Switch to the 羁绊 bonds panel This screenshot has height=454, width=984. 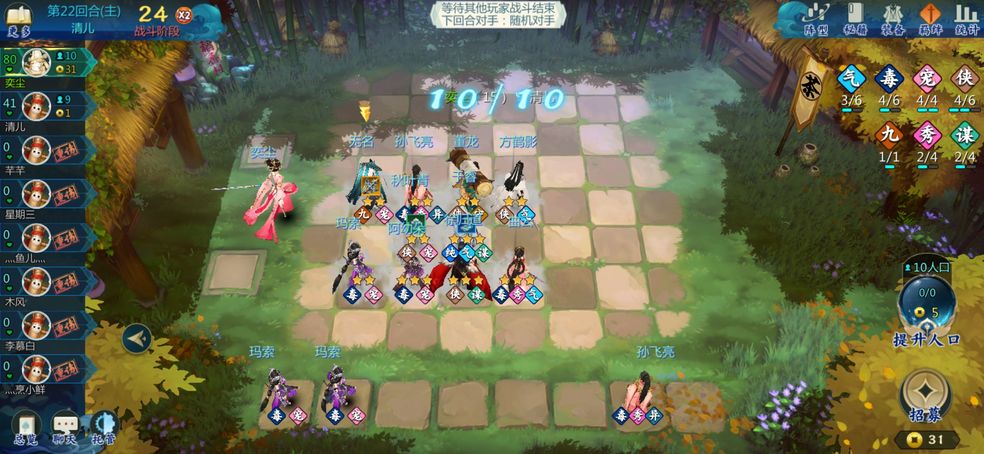click(930, 18)
